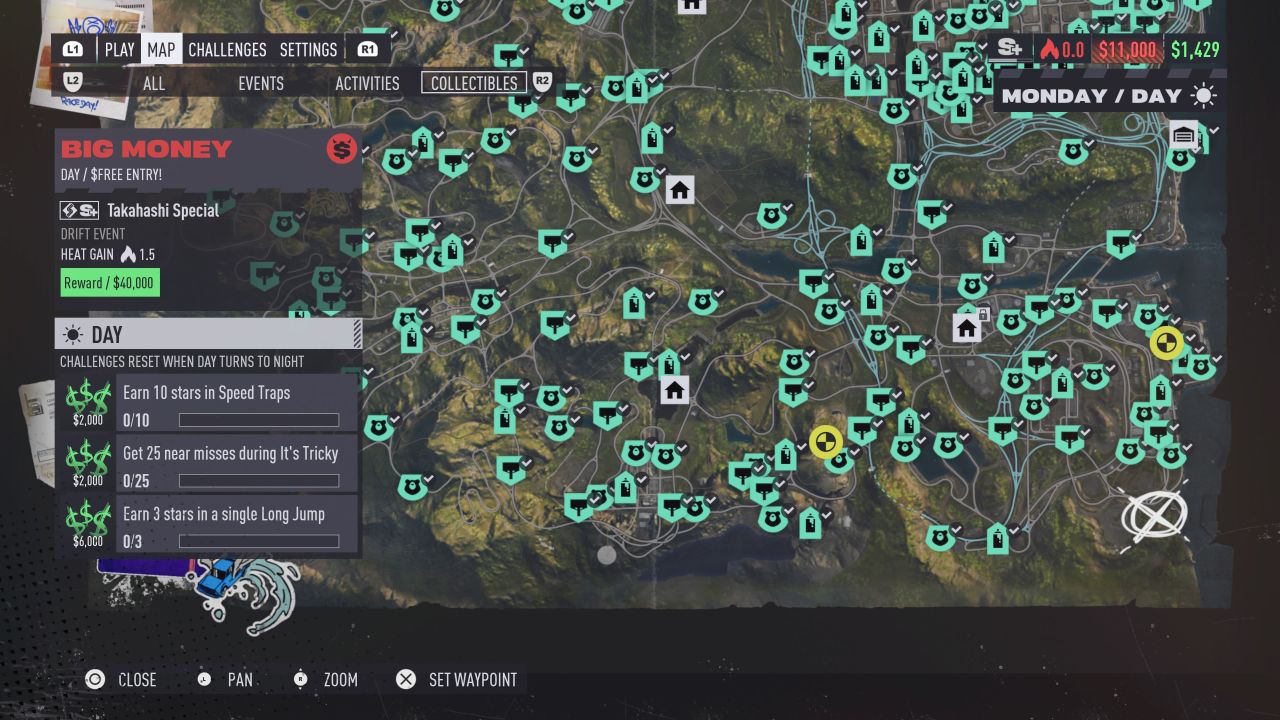Screen dimensions: 1280x720
Task: Click the locked safe house icon on the right
Action: coord(966,326)
